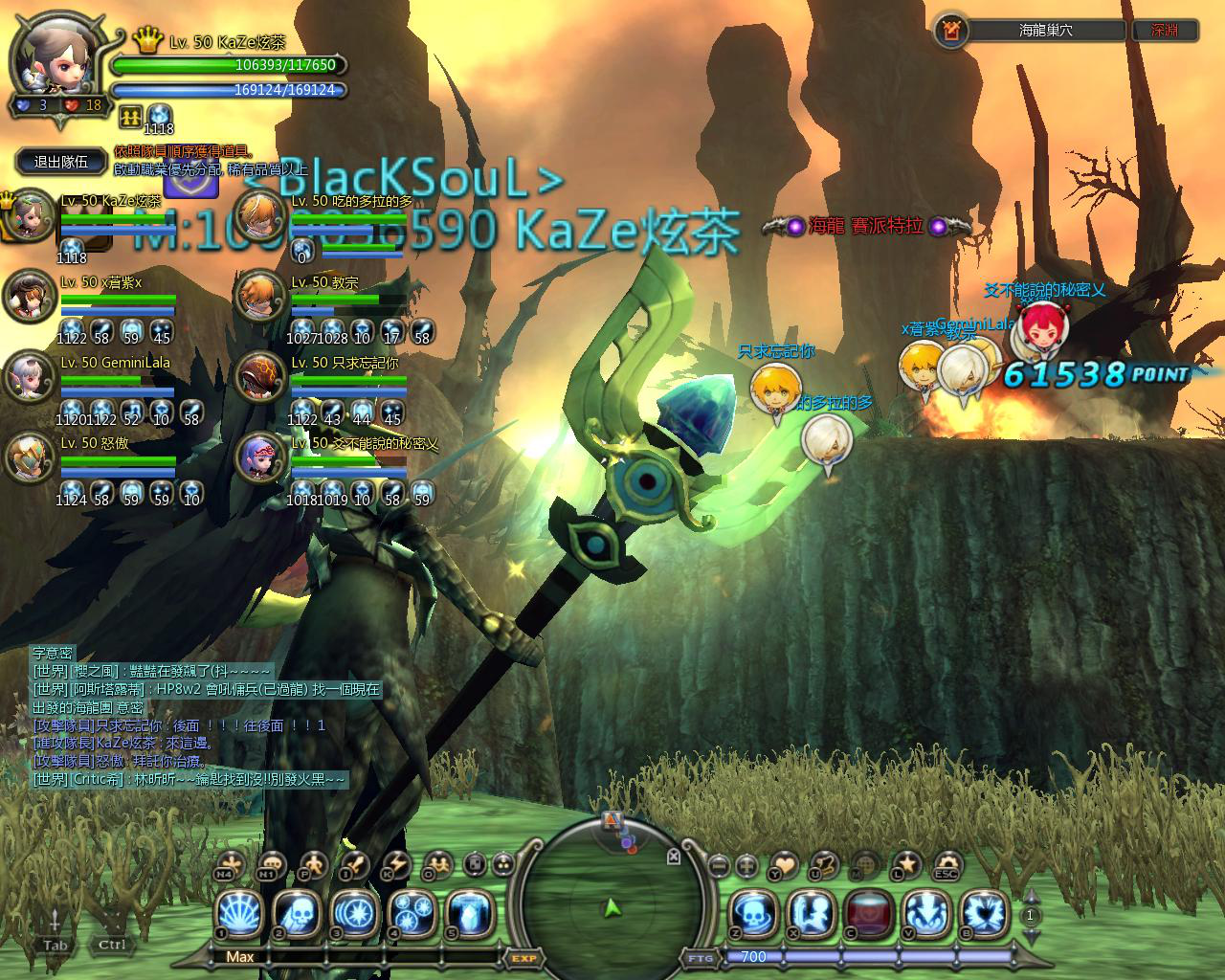
Task: Click the 深淵 difficulty button
Action: click(1165, 30)
